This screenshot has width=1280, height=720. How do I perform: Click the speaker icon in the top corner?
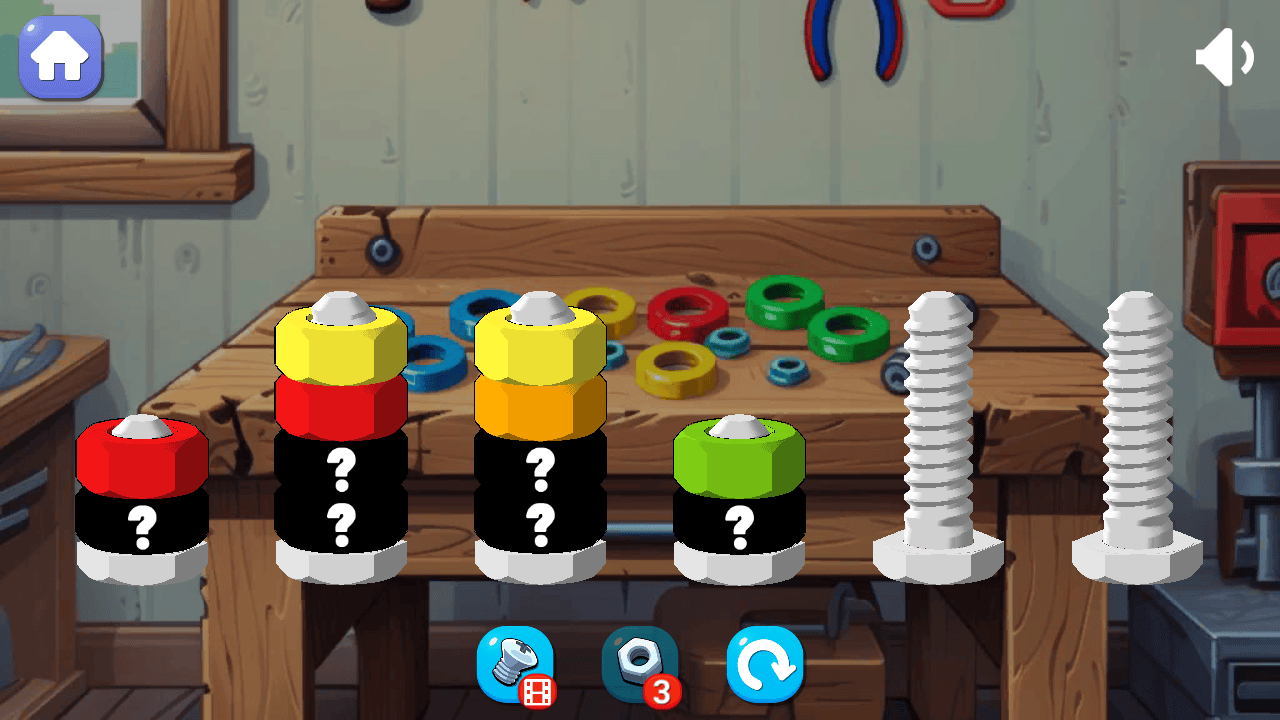click(1224, 57)
